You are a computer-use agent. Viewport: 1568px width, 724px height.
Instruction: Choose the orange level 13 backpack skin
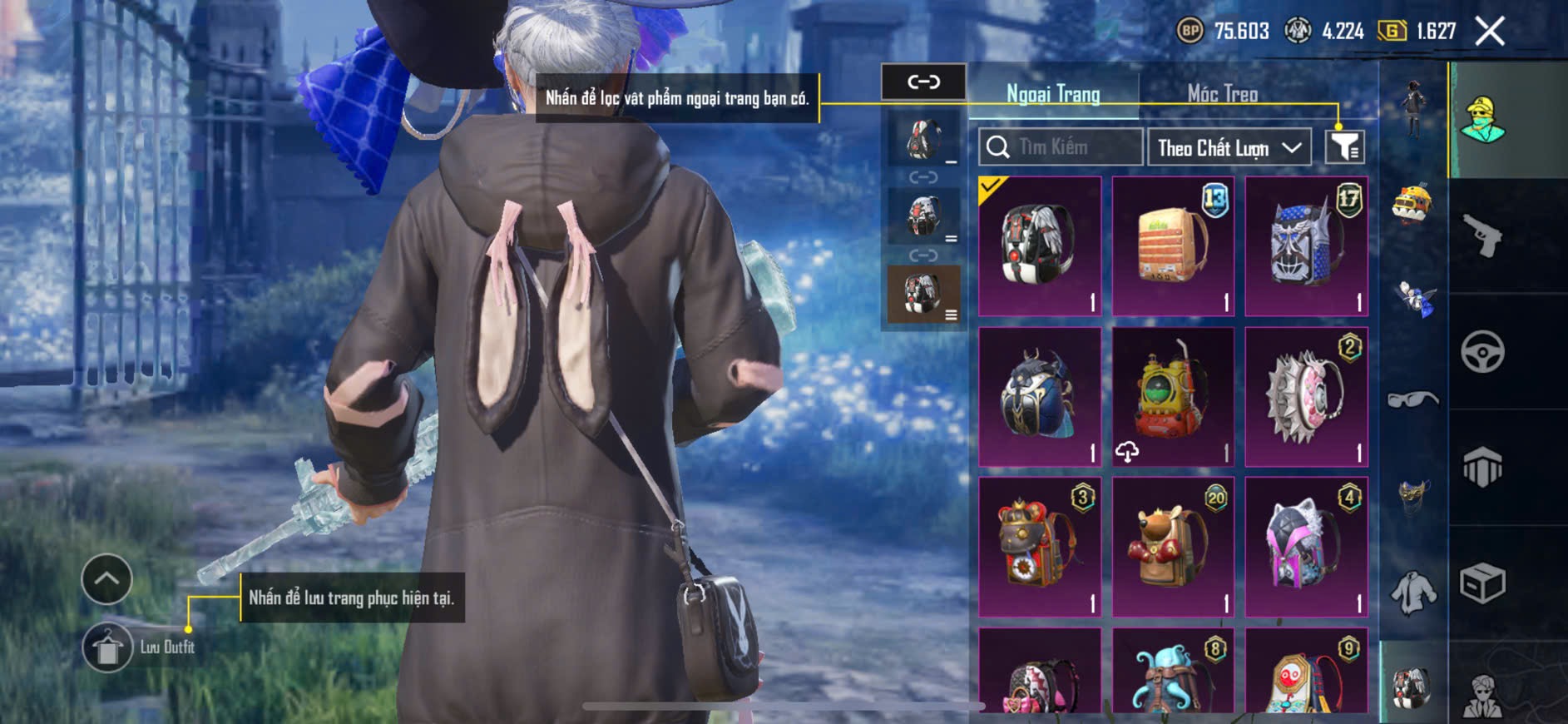(x=1173, y=246)
